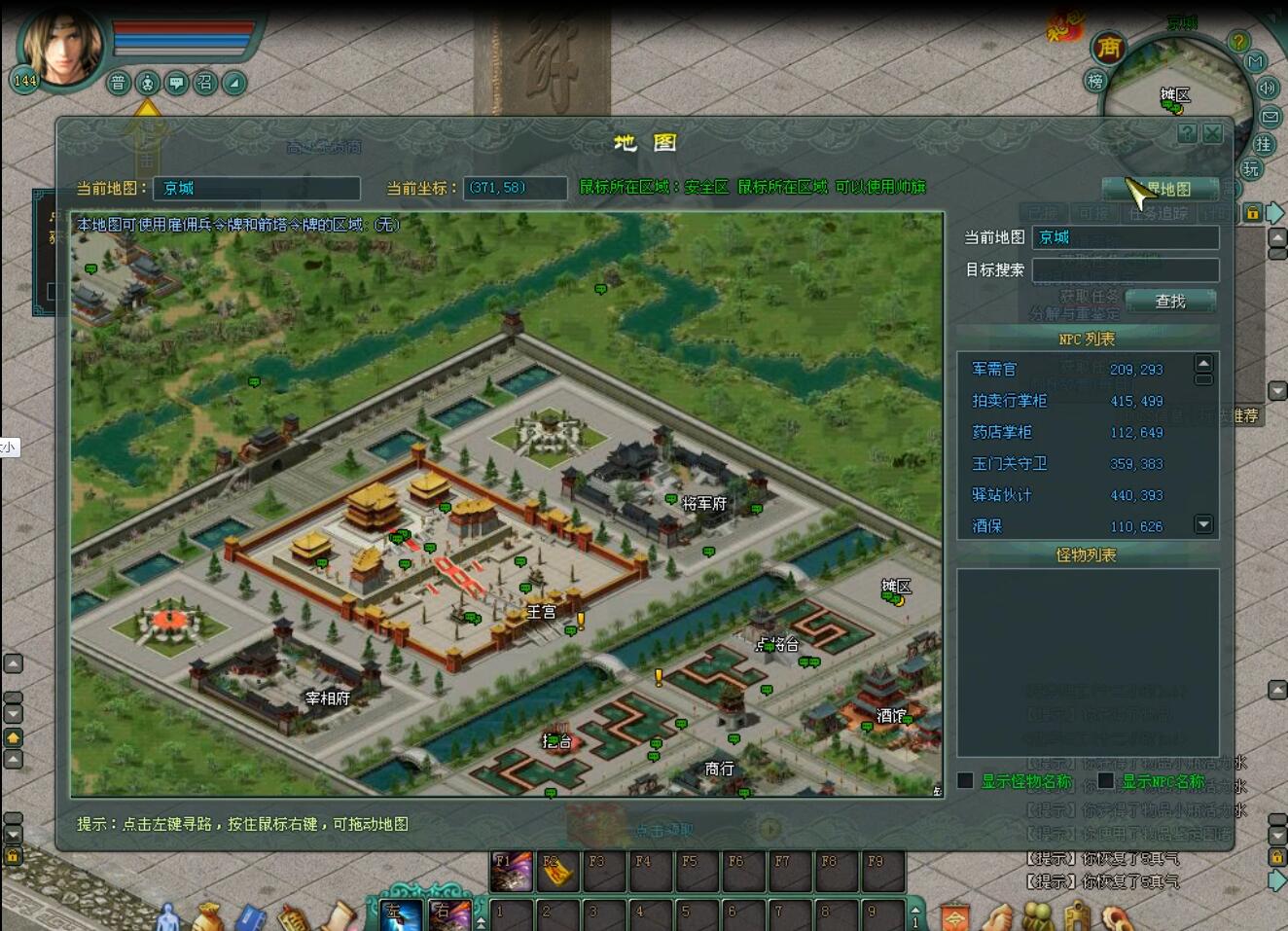Viewport: 1288px width, 931px height.
Task: Enable the 显示NPC名称 checkbox
Action: tap(1105, 780)
